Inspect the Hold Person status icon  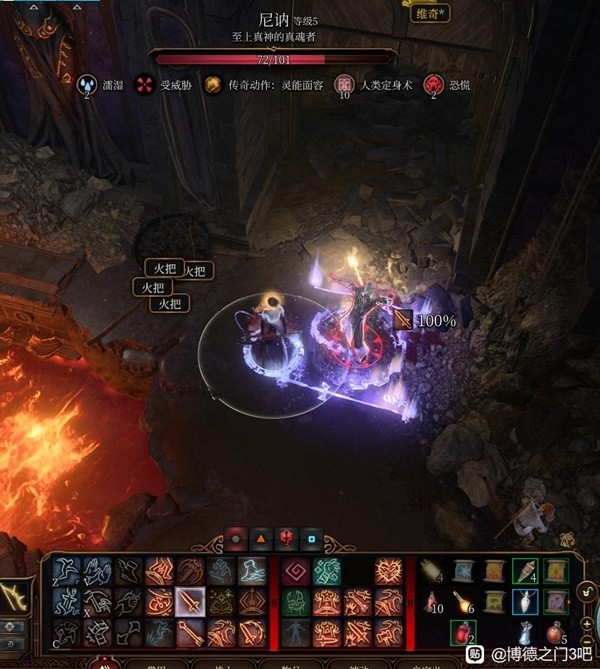point(344,85)
